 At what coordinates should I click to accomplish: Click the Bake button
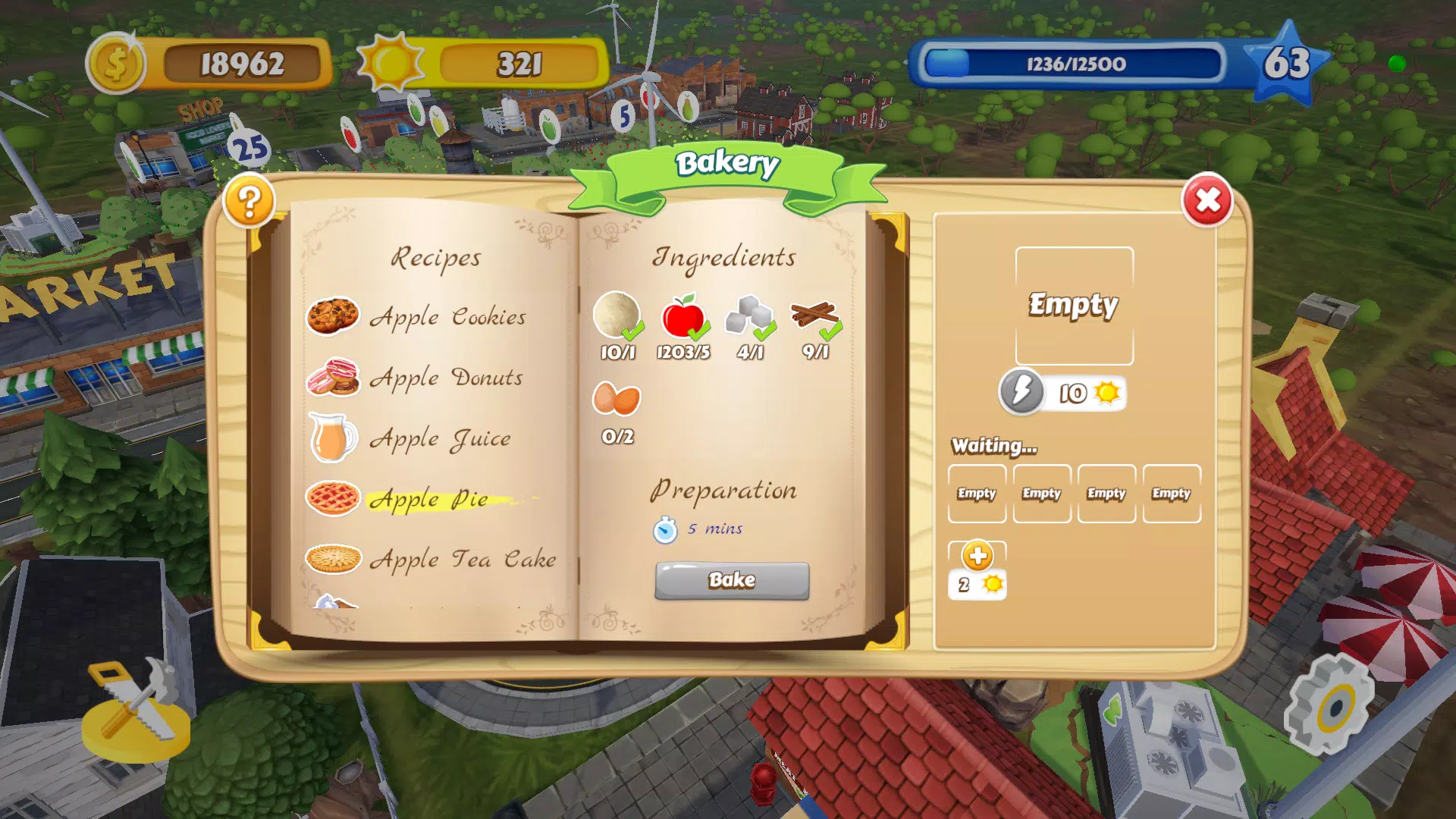coord(732,580)
